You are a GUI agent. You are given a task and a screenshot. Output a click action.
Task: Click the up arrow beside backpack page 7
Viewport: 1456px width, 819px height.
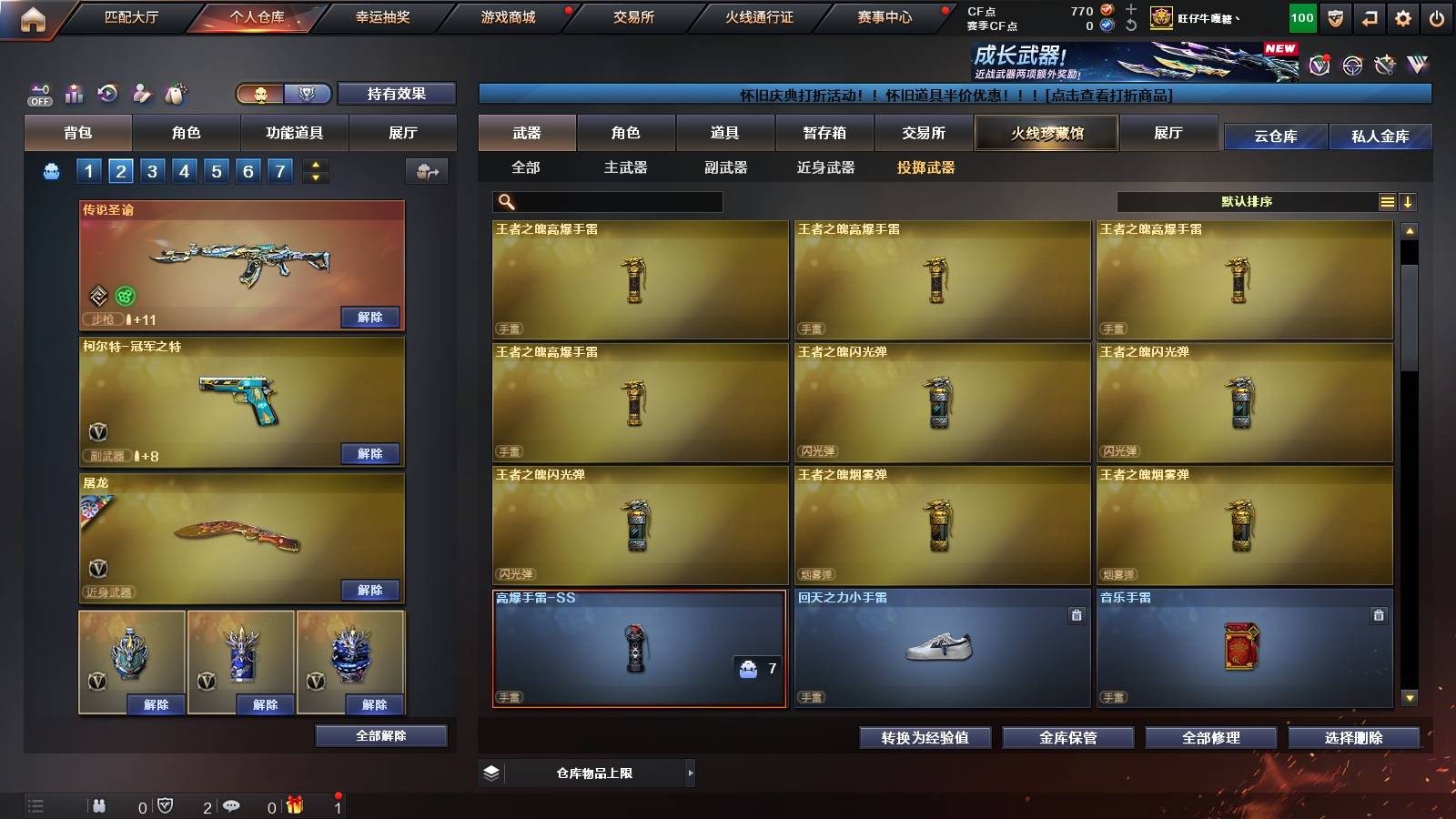[x=314, y=164]
